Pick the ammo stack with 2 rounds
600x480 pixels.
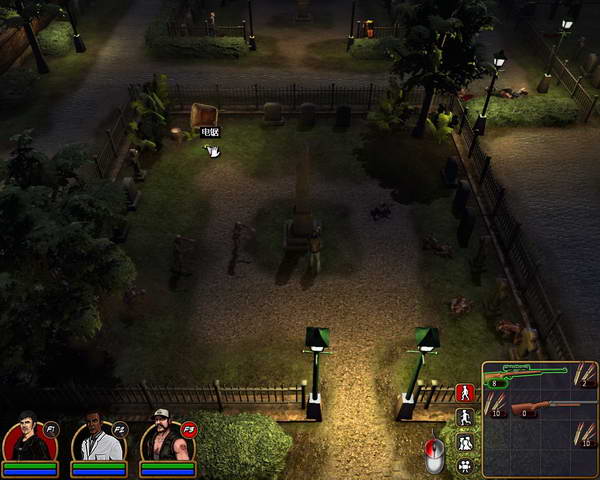(585, 375)
